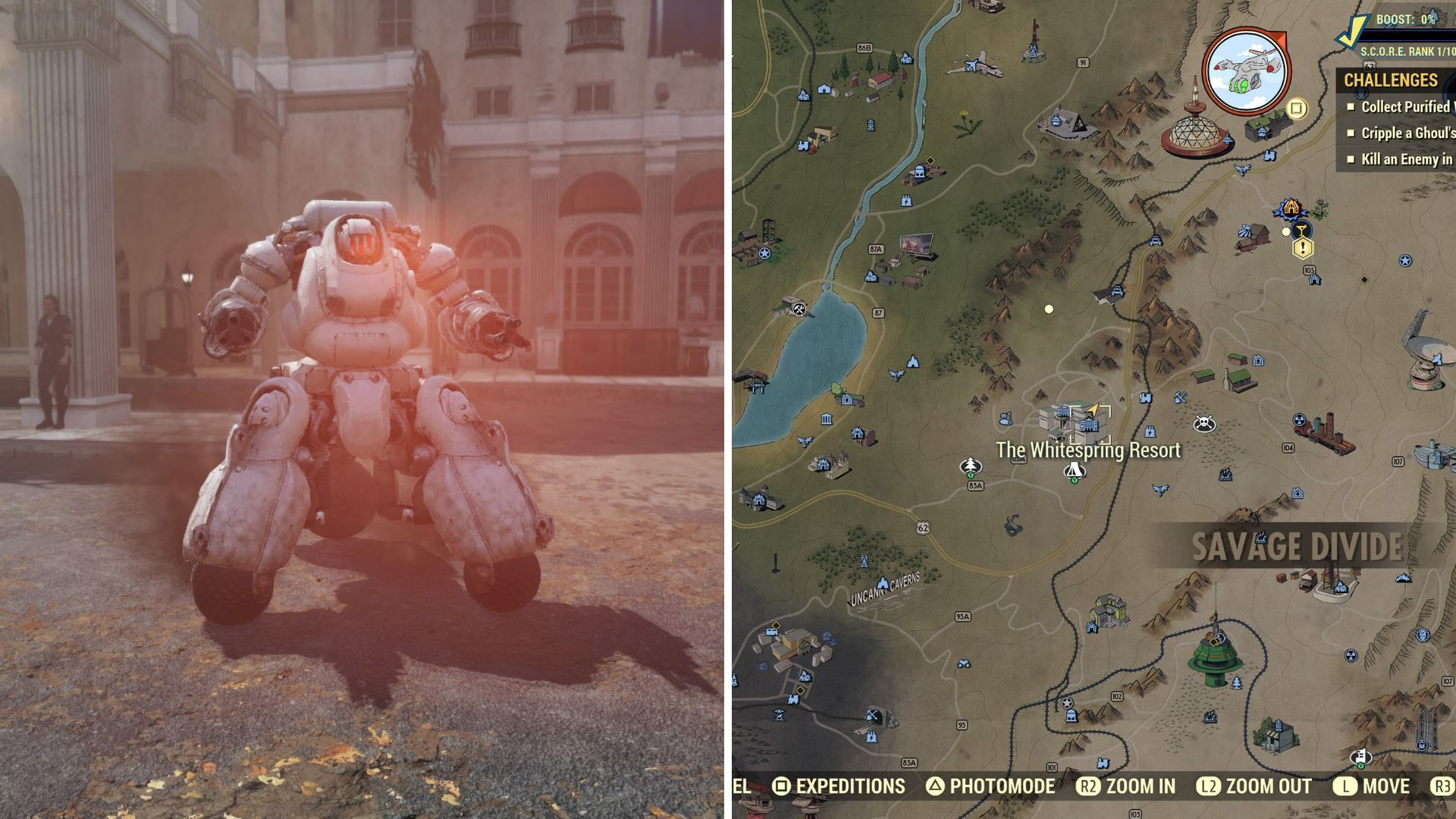Click the skull danger icon east of Whitespring

[1204, 422]
